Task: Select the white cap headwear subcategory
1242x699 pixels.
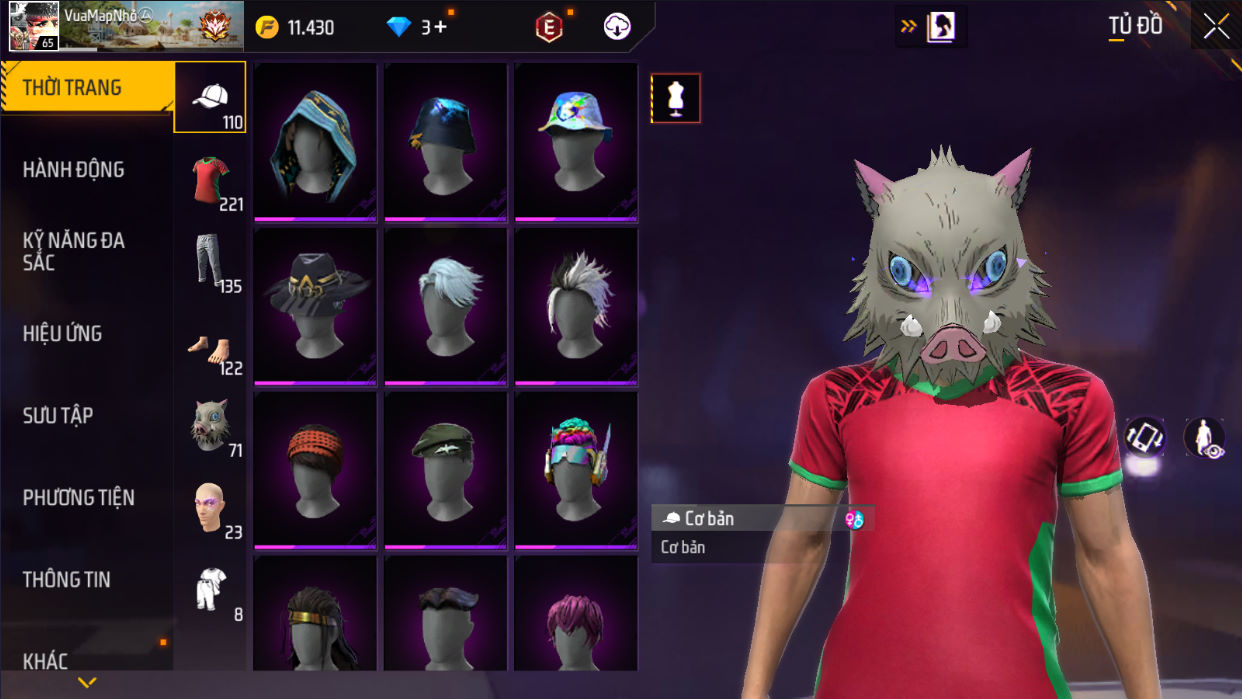Action: 210,98
